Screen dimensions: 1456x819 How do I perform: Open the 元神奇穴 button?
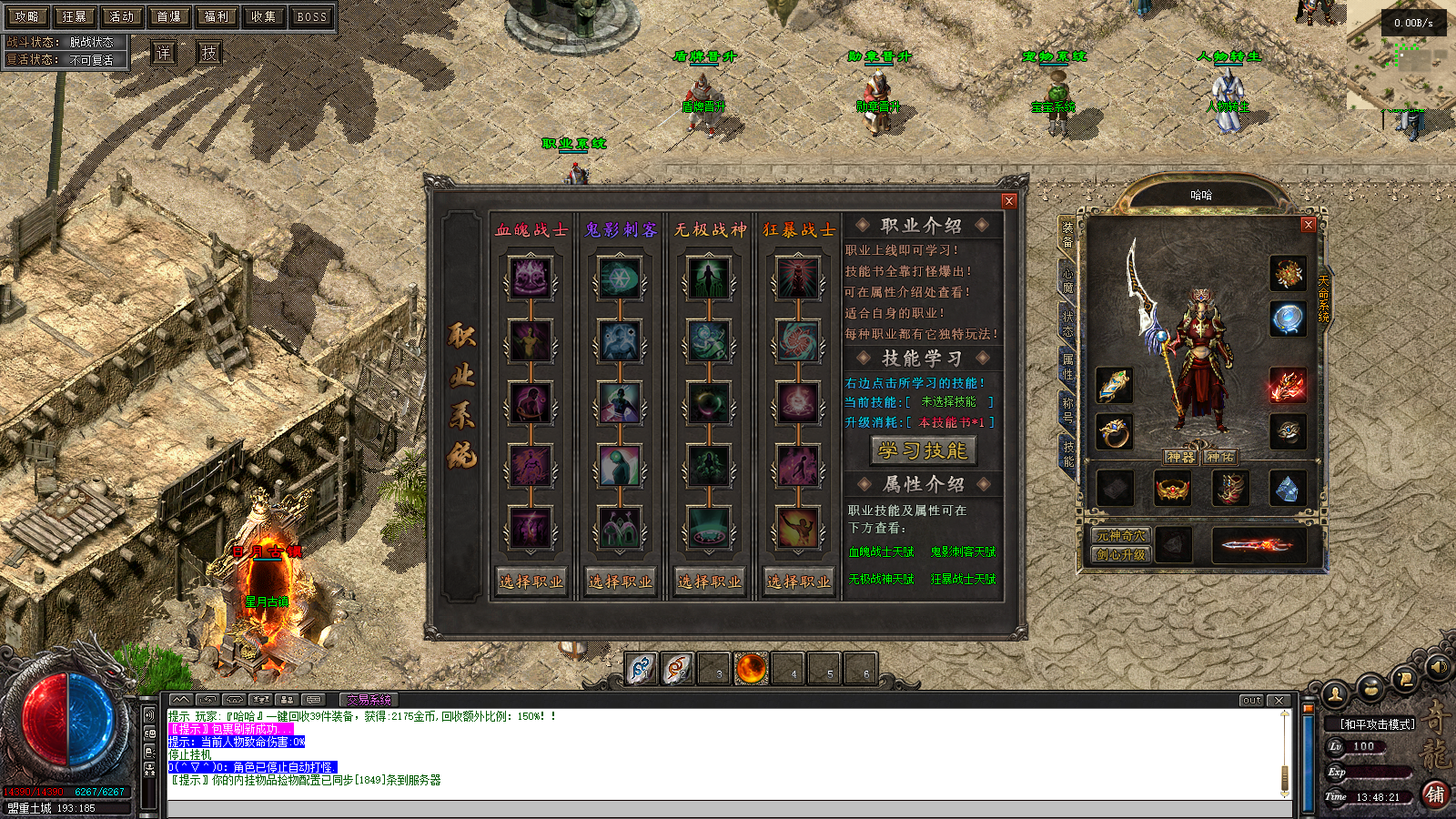coord(1121,536)
